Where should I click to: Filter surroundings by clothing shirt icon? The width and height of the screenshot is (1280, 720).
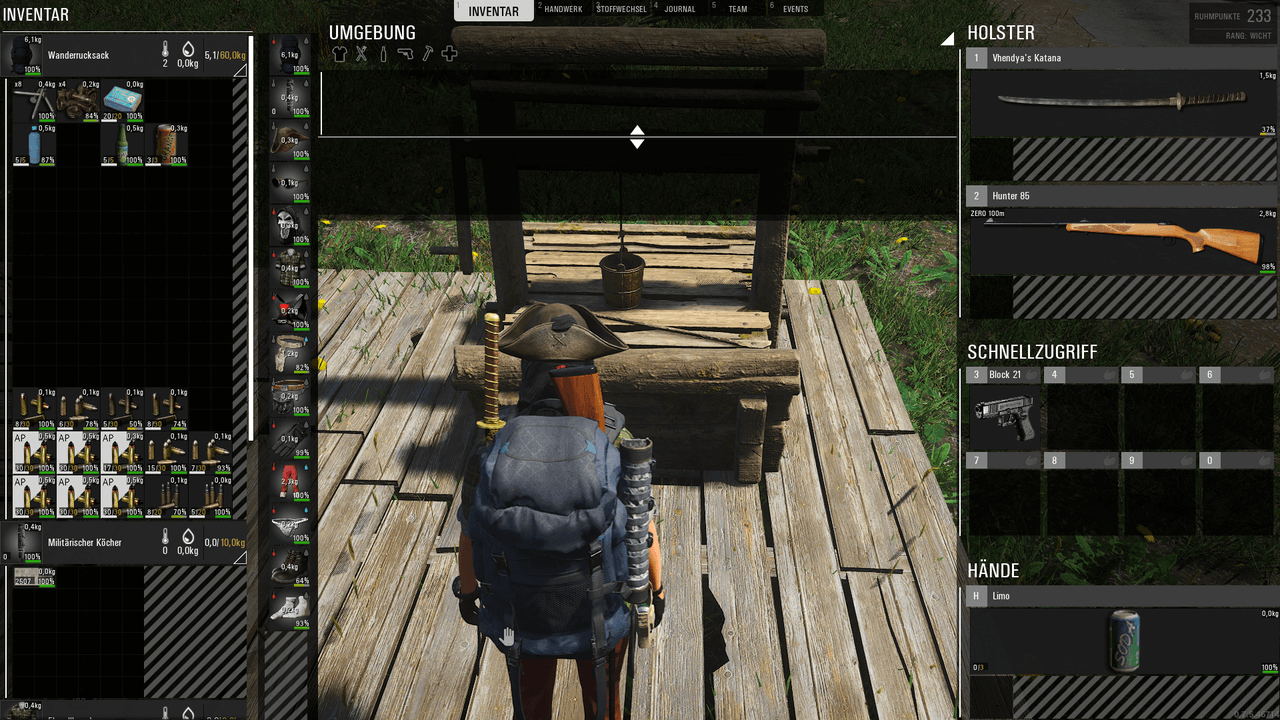tap(339, 54)
